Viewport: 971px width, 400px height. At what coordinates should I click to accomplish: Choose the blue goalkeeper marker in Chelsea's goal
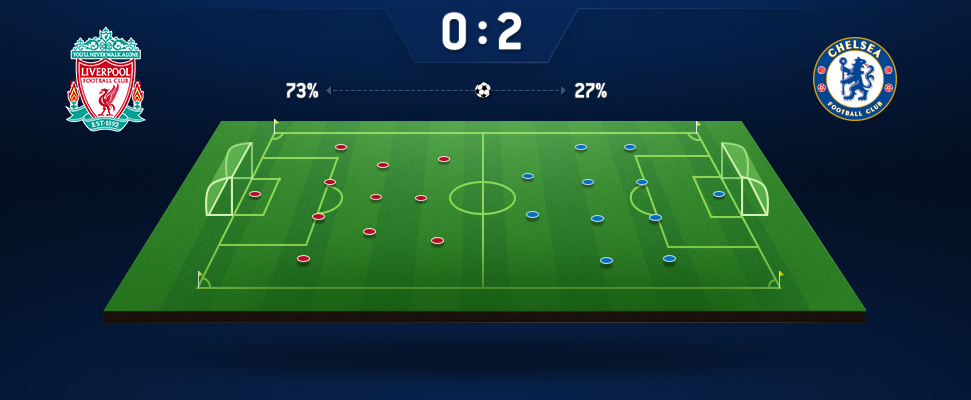(x=718, y=194)
